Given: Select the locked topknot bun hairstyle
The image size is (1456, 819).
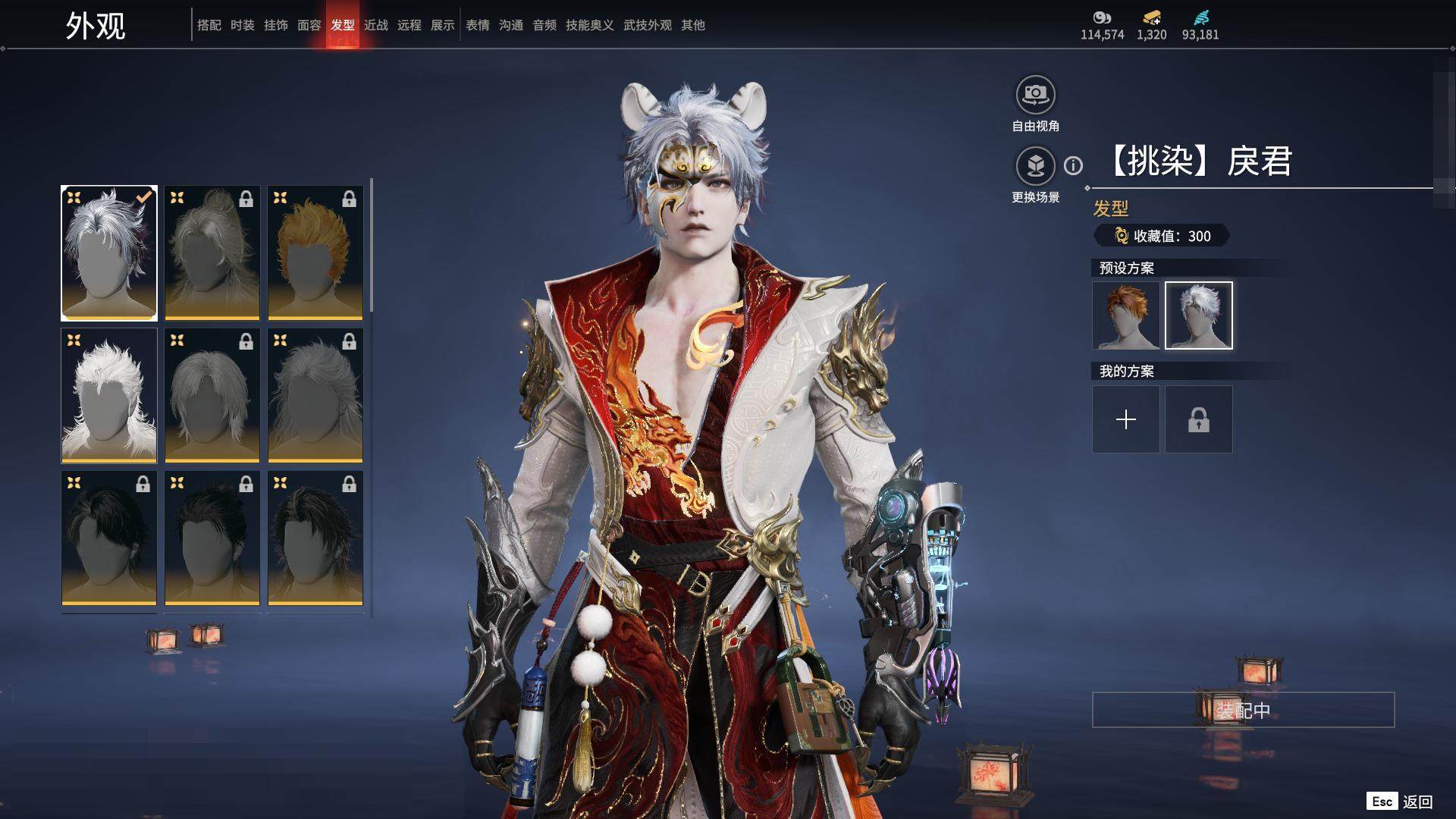Looking at the screenshot, I should coord(212,253).
